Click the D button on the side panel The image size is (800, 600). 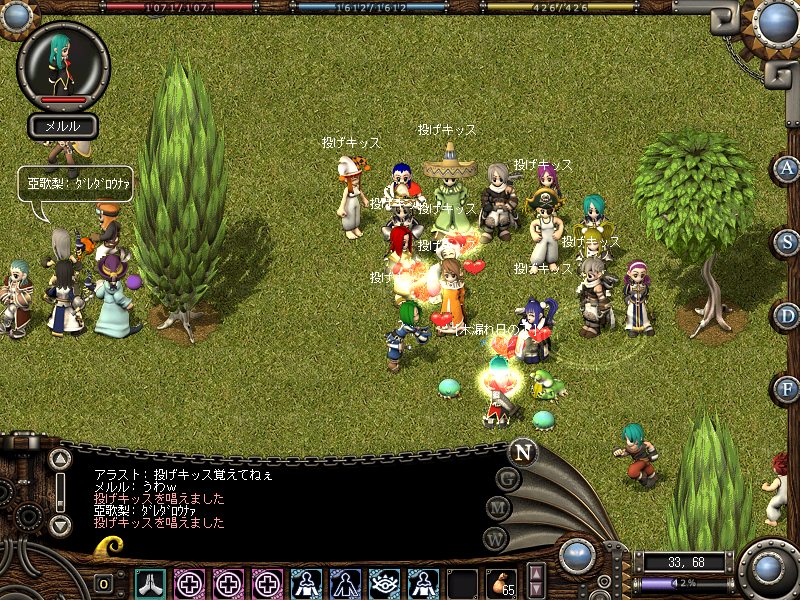point(787,315)
